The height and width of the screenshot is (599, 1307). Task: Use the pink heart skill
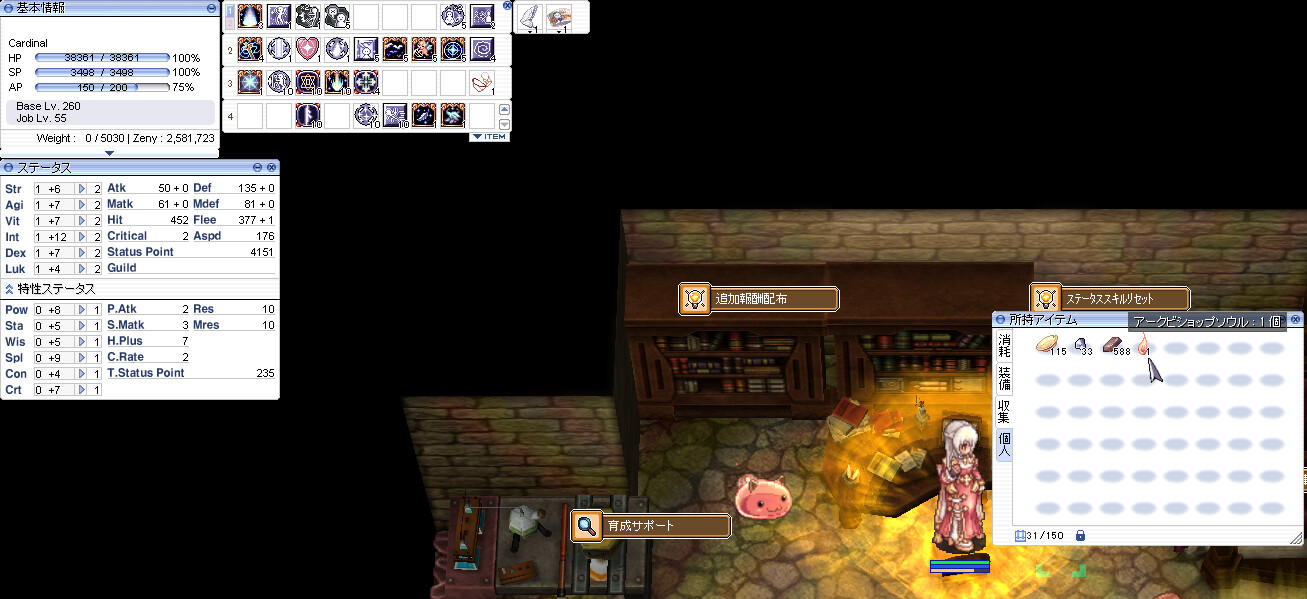tap(307, 48)
